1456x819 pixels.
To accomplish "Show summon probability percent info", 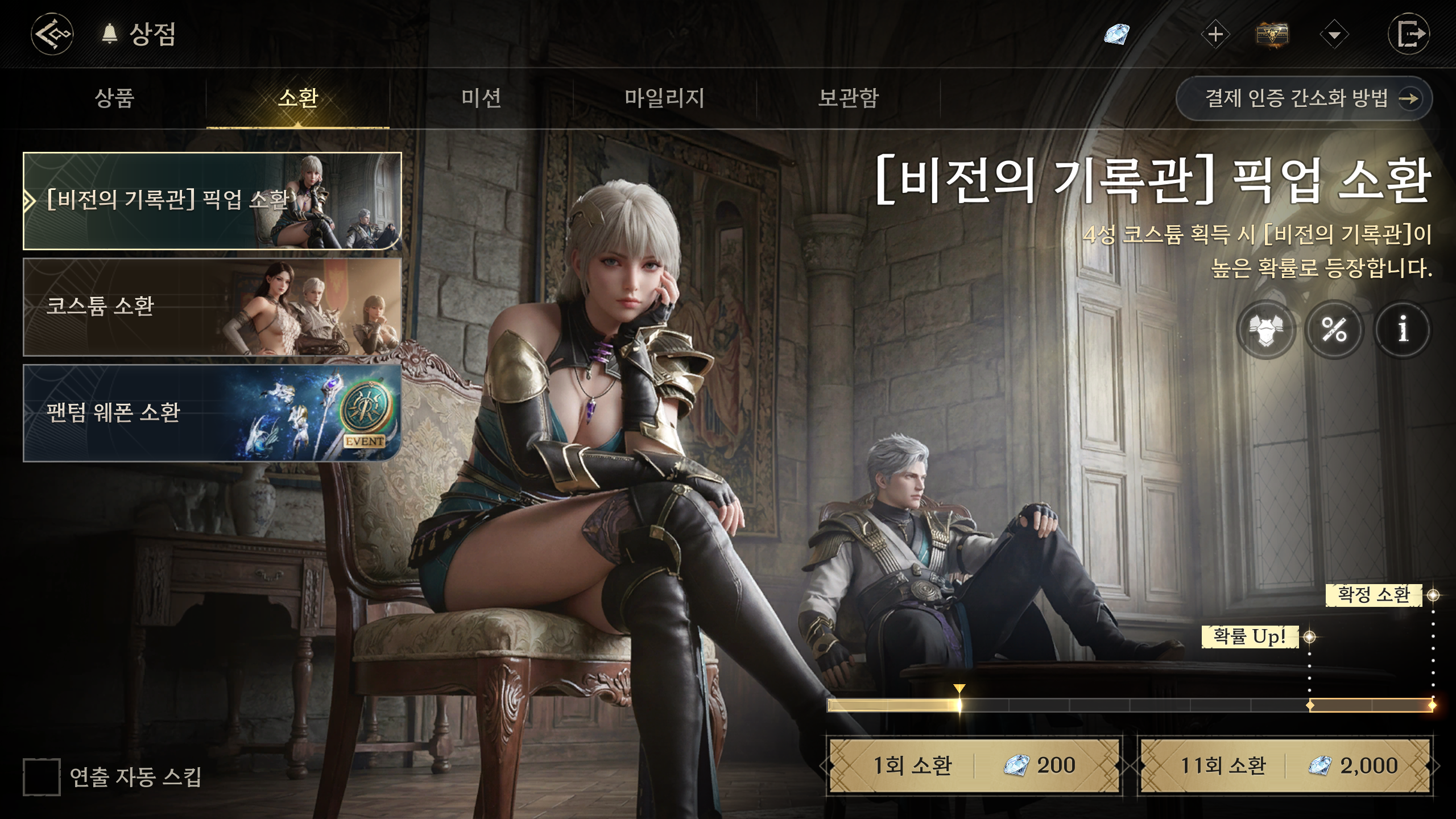I will 1334,329.
